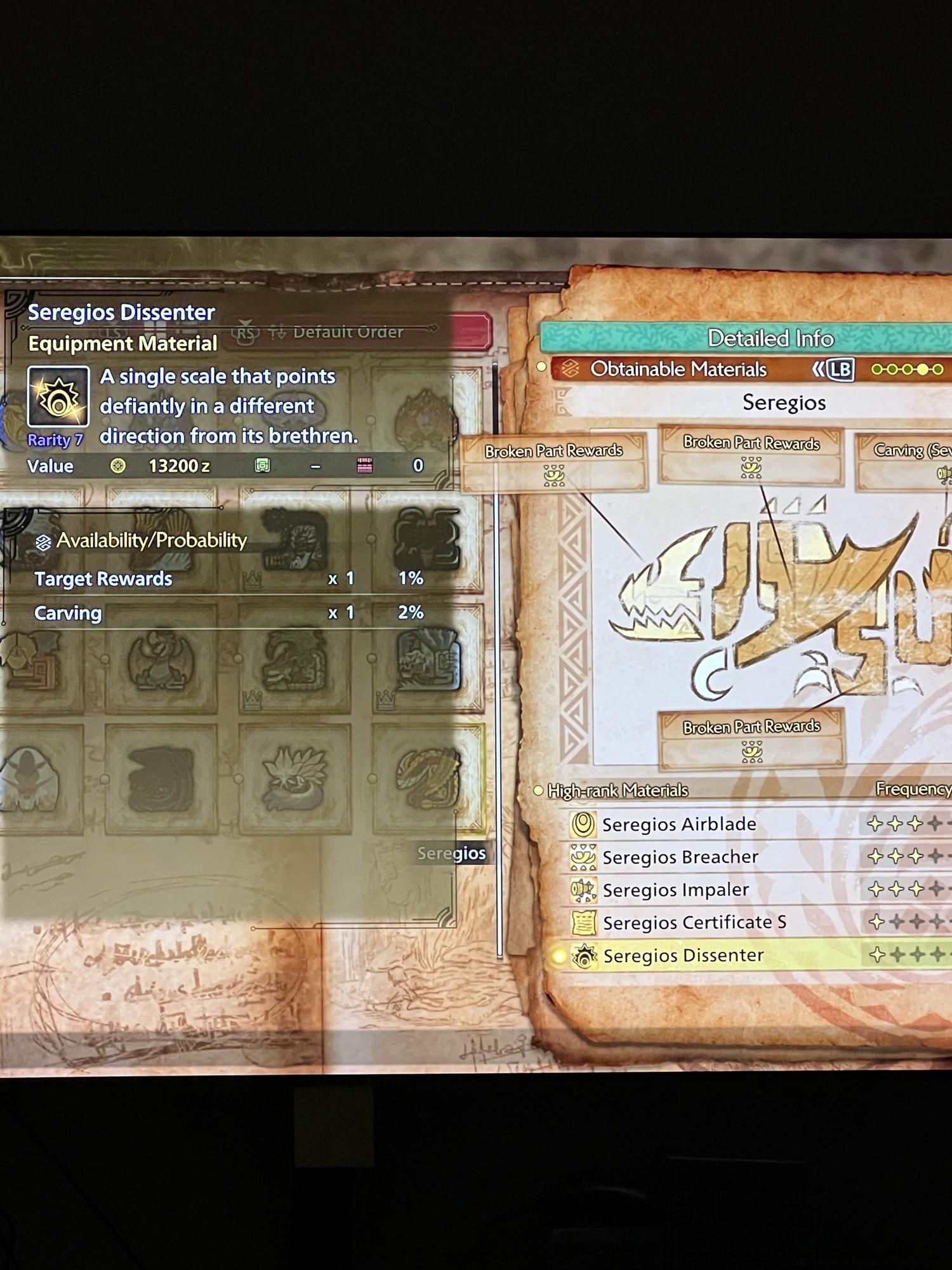Select the Seregios Airblade material row

coord(679,824)
